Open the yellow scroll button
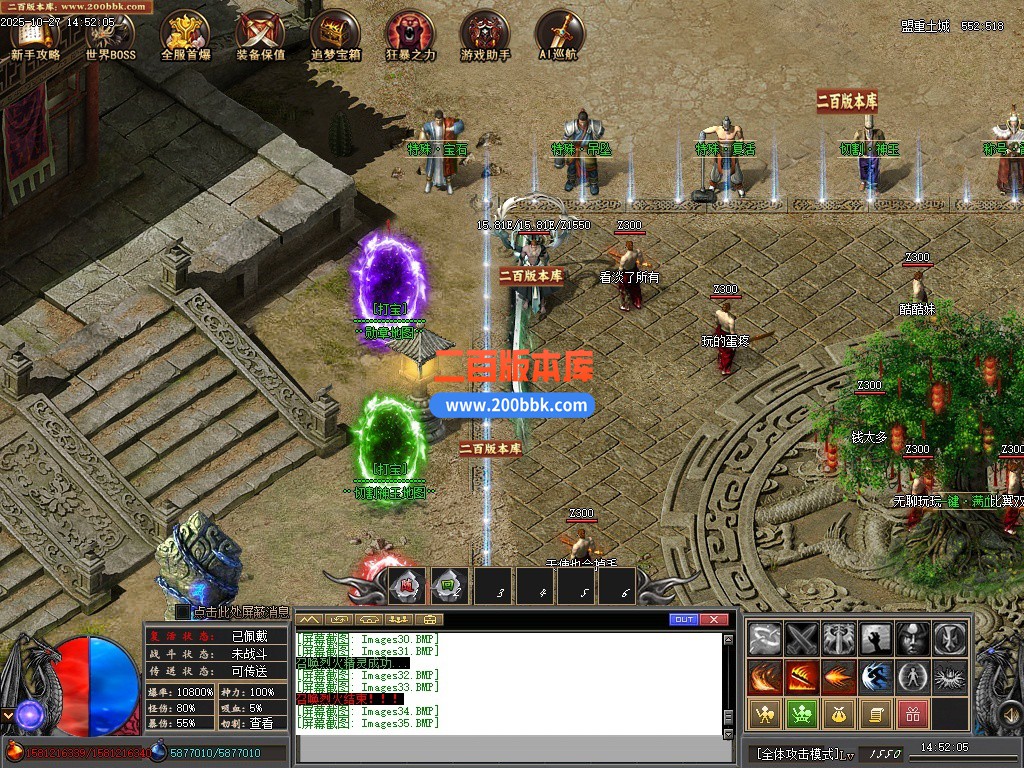This screenshot has height=768, width=1024. 875,714
